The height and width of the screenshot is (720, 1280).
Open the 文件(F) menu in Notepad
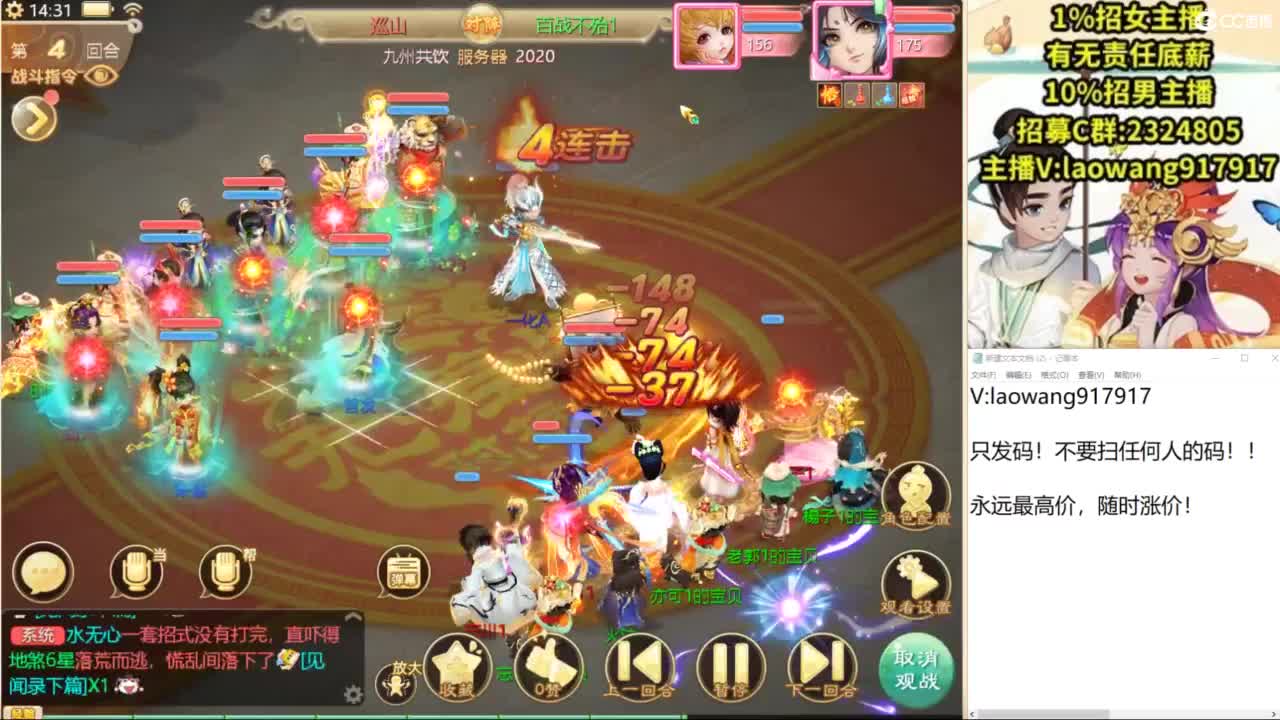pos(983,374)
